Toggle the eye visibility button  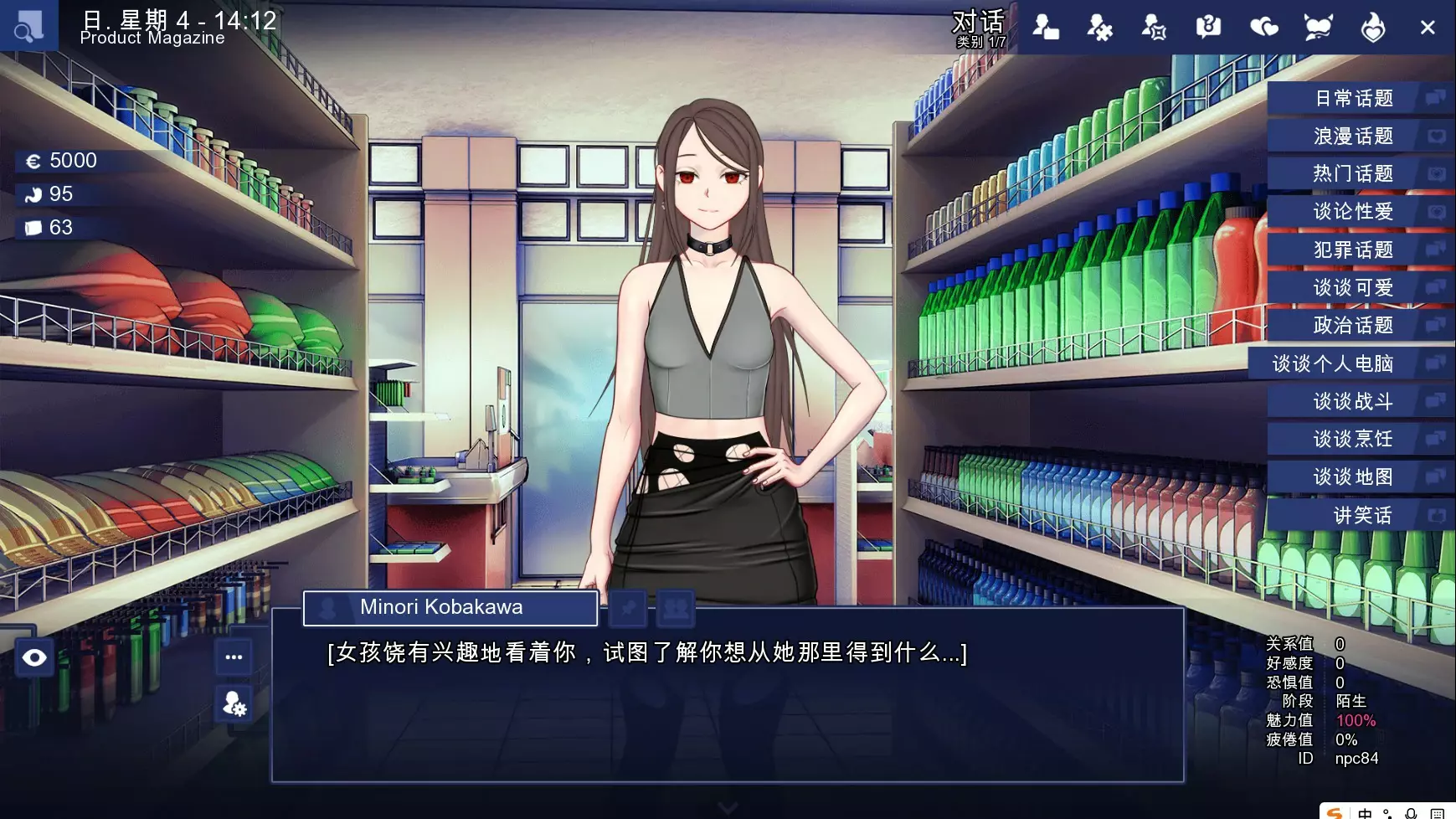tap(34, 658)
